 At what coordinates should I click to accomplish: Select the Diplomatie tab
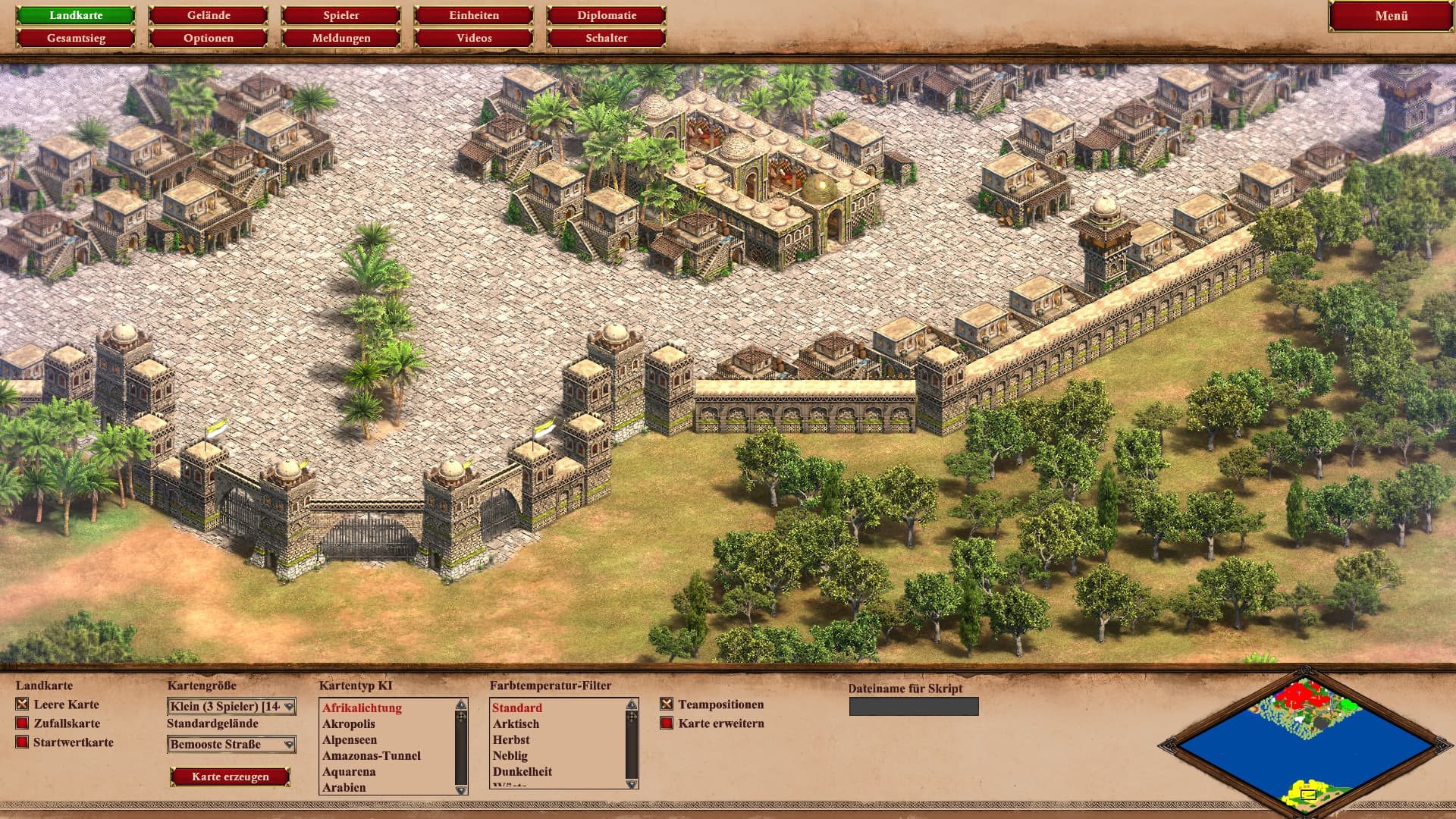(x=607, y=15)
